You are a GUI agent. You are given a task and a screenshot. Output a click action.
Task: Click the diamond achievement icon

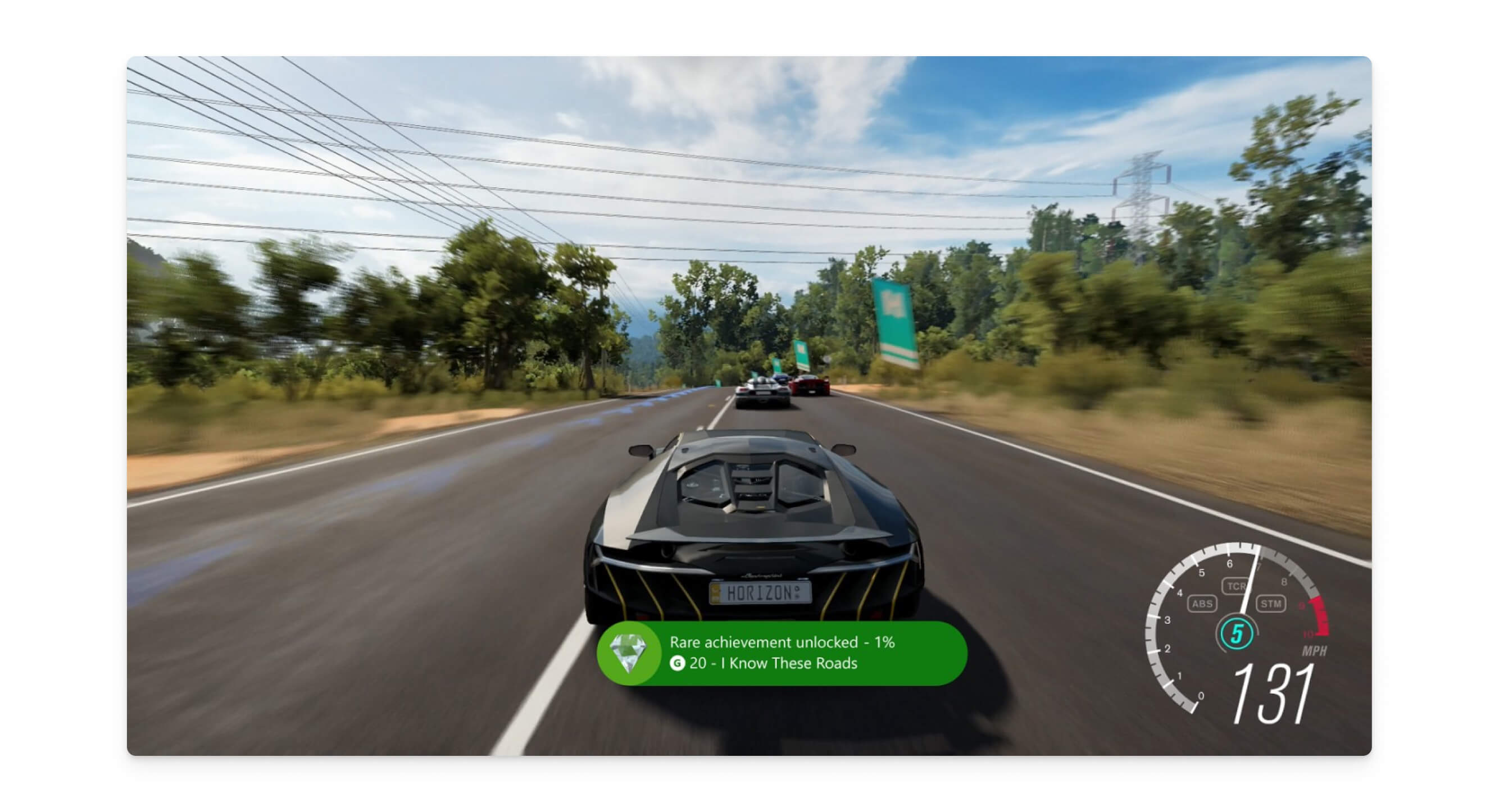[628, 653]
